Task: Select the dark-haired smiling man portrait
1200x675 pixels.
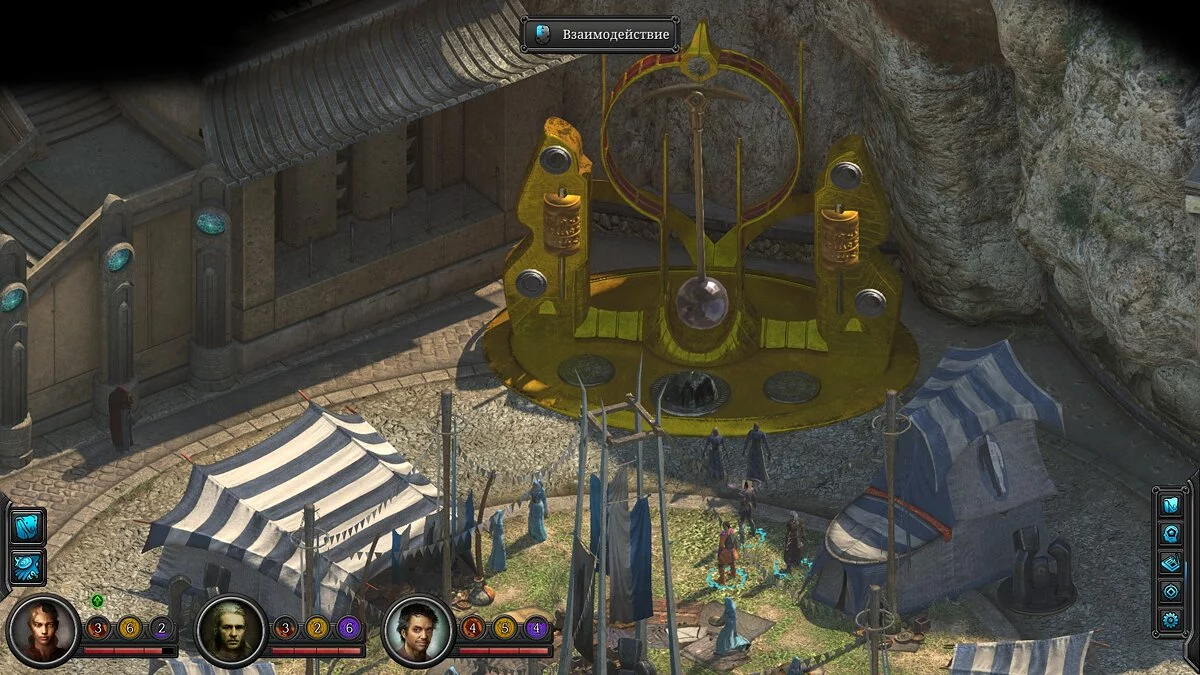Action: (419, 630)
